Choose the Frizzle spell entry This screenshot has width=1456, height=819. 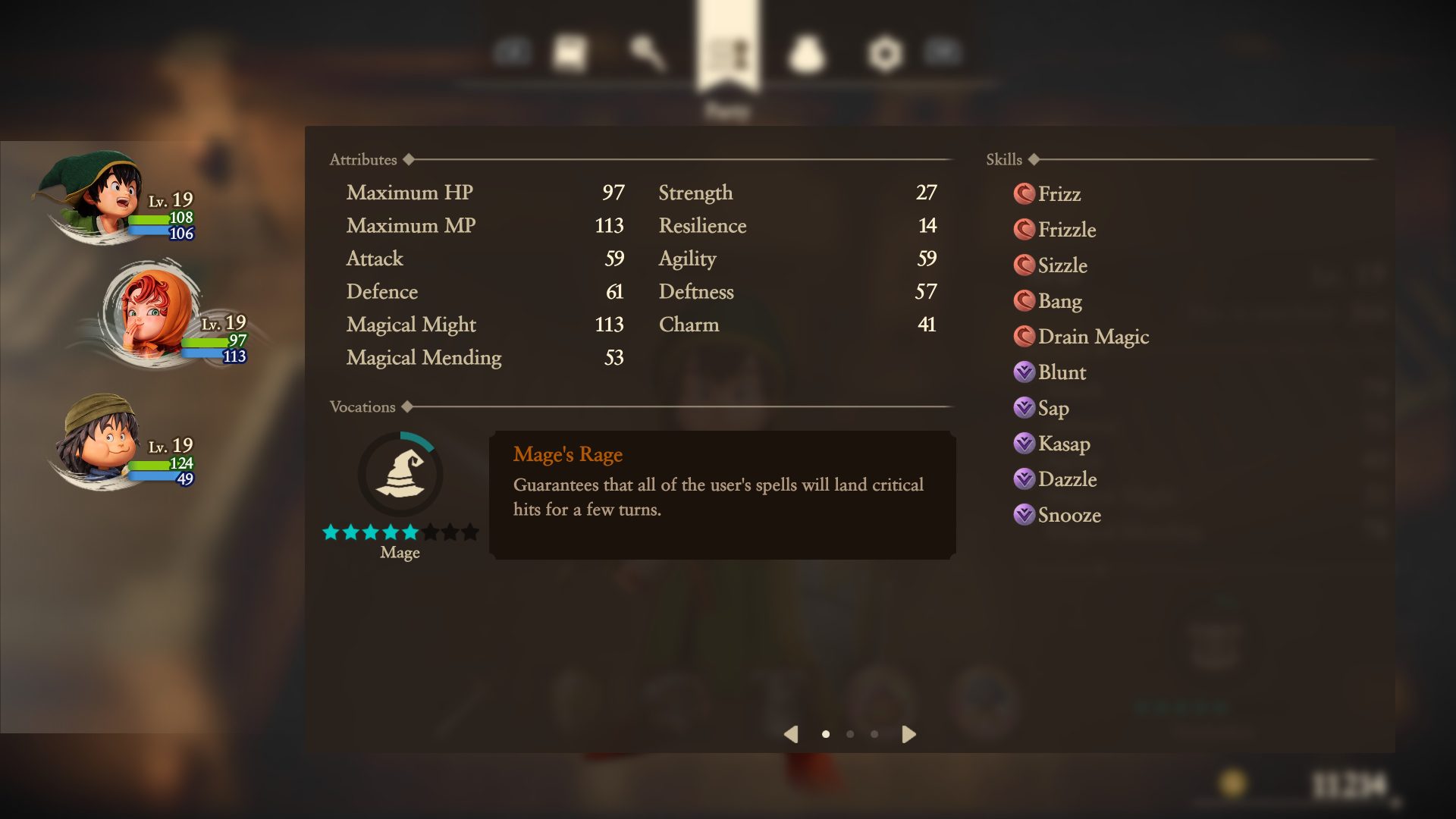click(1065, 230)
